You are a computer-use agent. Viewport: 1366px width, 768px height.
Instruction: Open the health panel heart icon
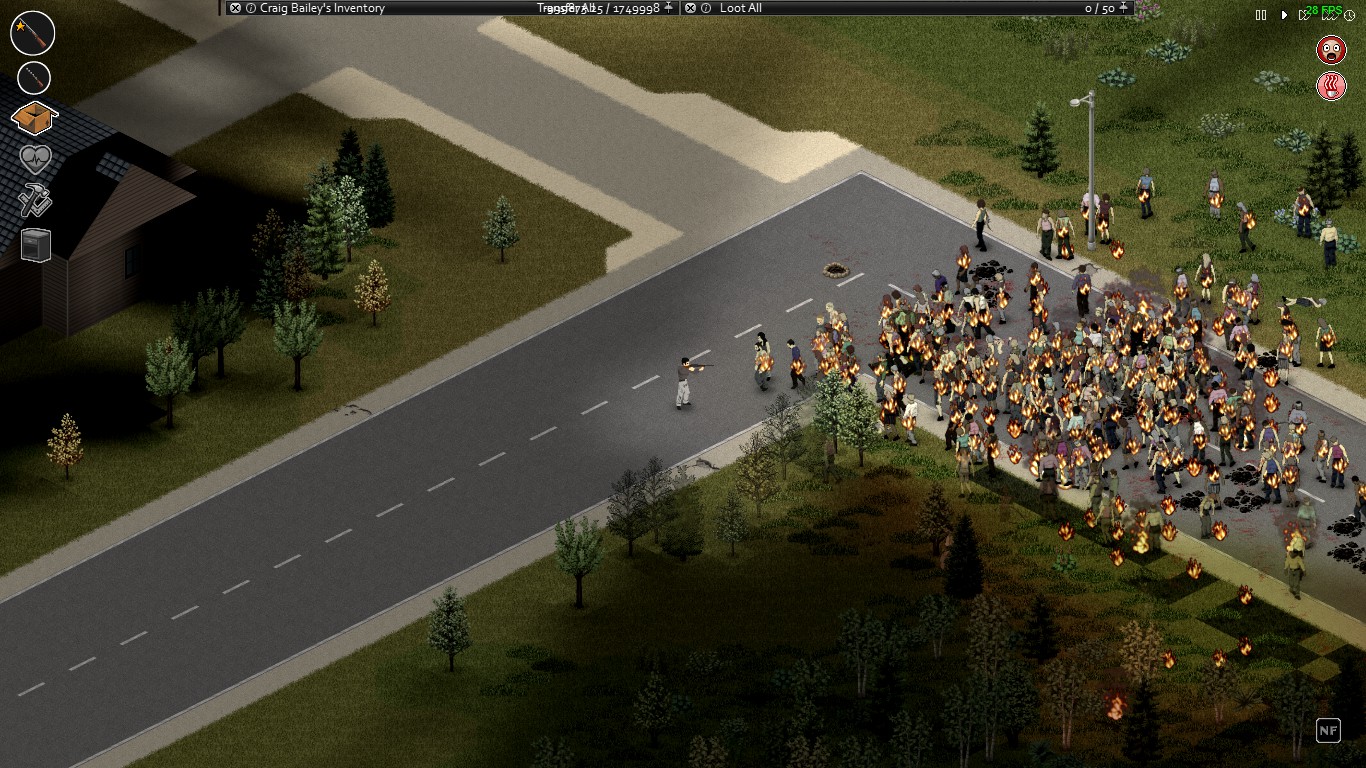[x=34, y=160]
